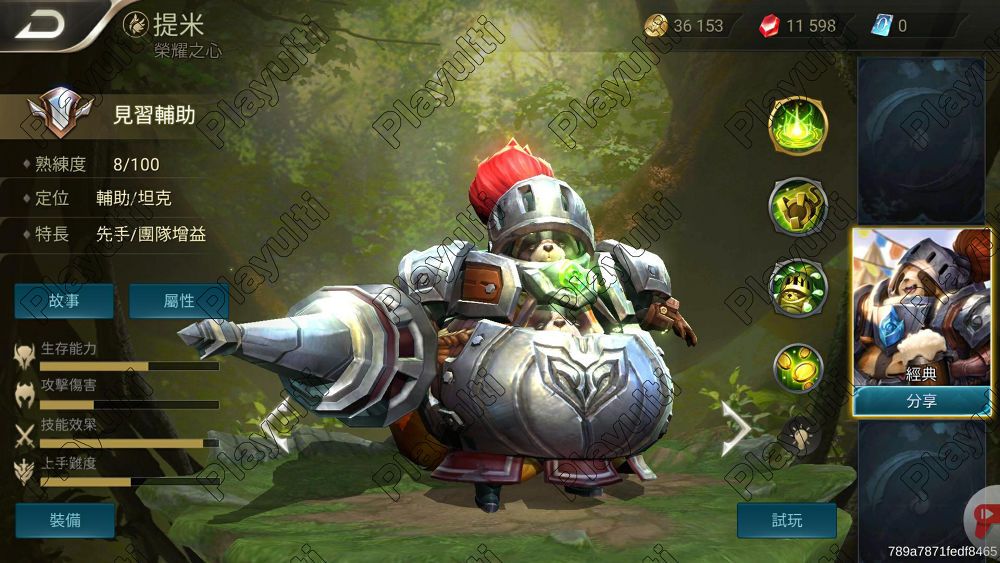
Task: Select the 經典 classic skin thumbnail
Action: [921, 307]
